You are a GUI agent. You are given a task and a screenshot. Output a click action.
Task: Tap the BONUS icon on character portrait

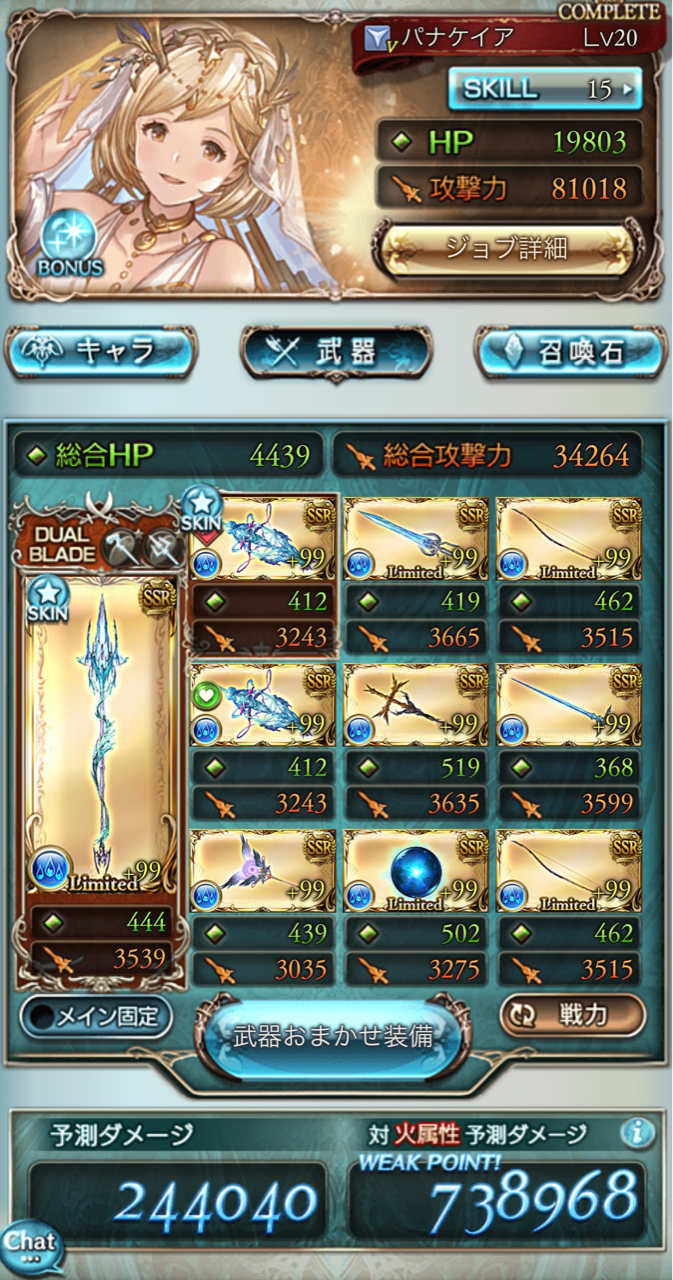70,245
